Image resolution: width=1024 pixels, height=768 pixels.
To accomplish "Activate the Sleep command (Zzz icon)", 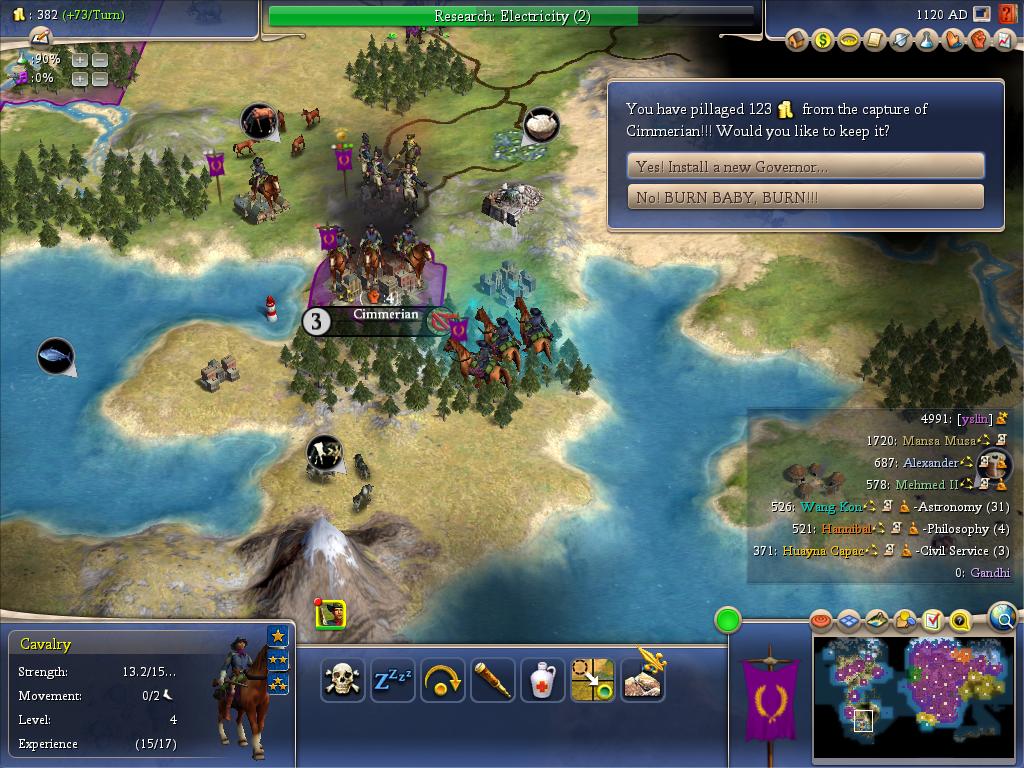I will pos(392,681).
